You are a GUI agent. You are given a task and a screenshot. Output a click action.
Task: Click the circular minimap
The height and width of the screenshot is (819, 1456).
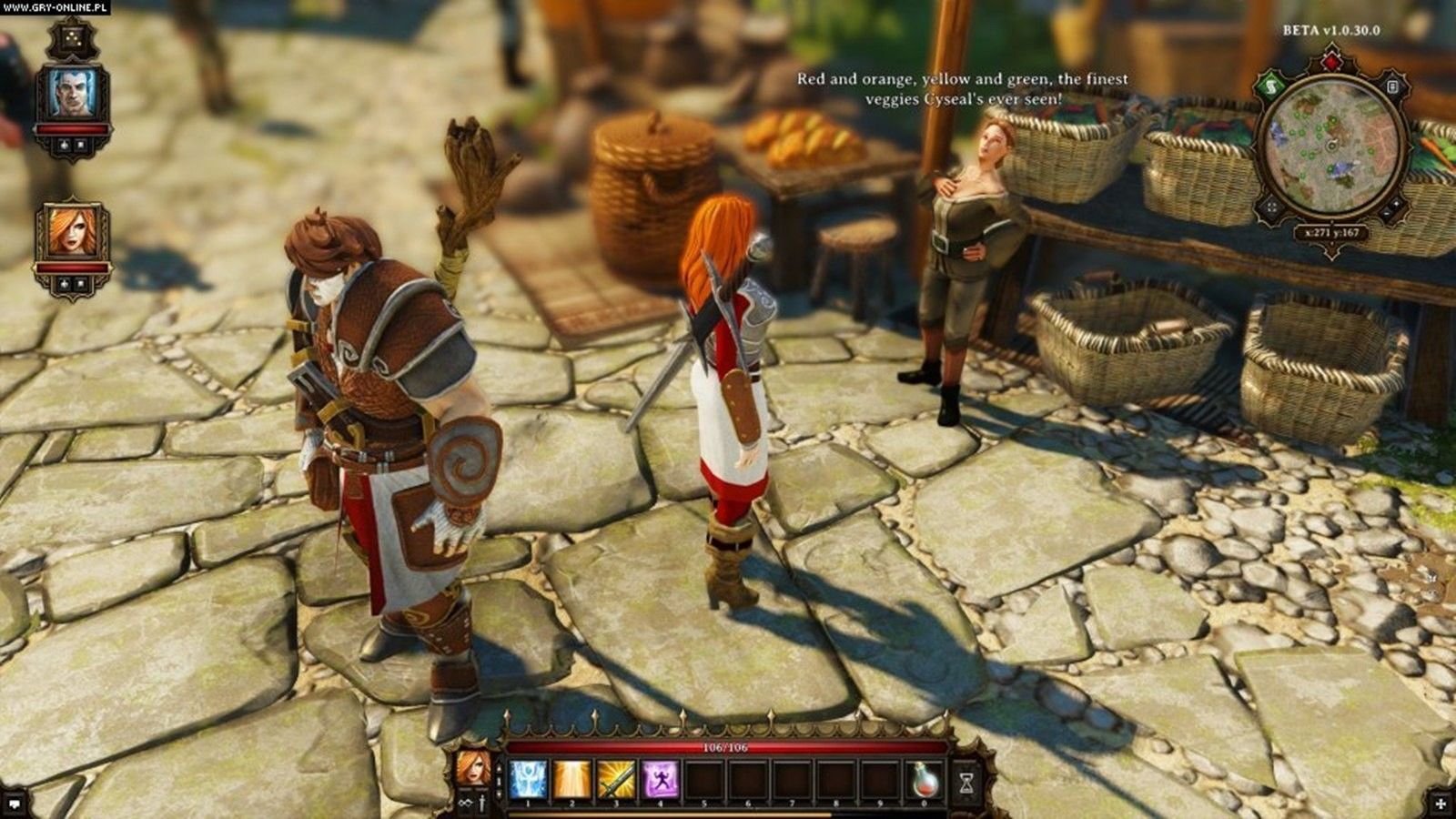(1330, 146)
